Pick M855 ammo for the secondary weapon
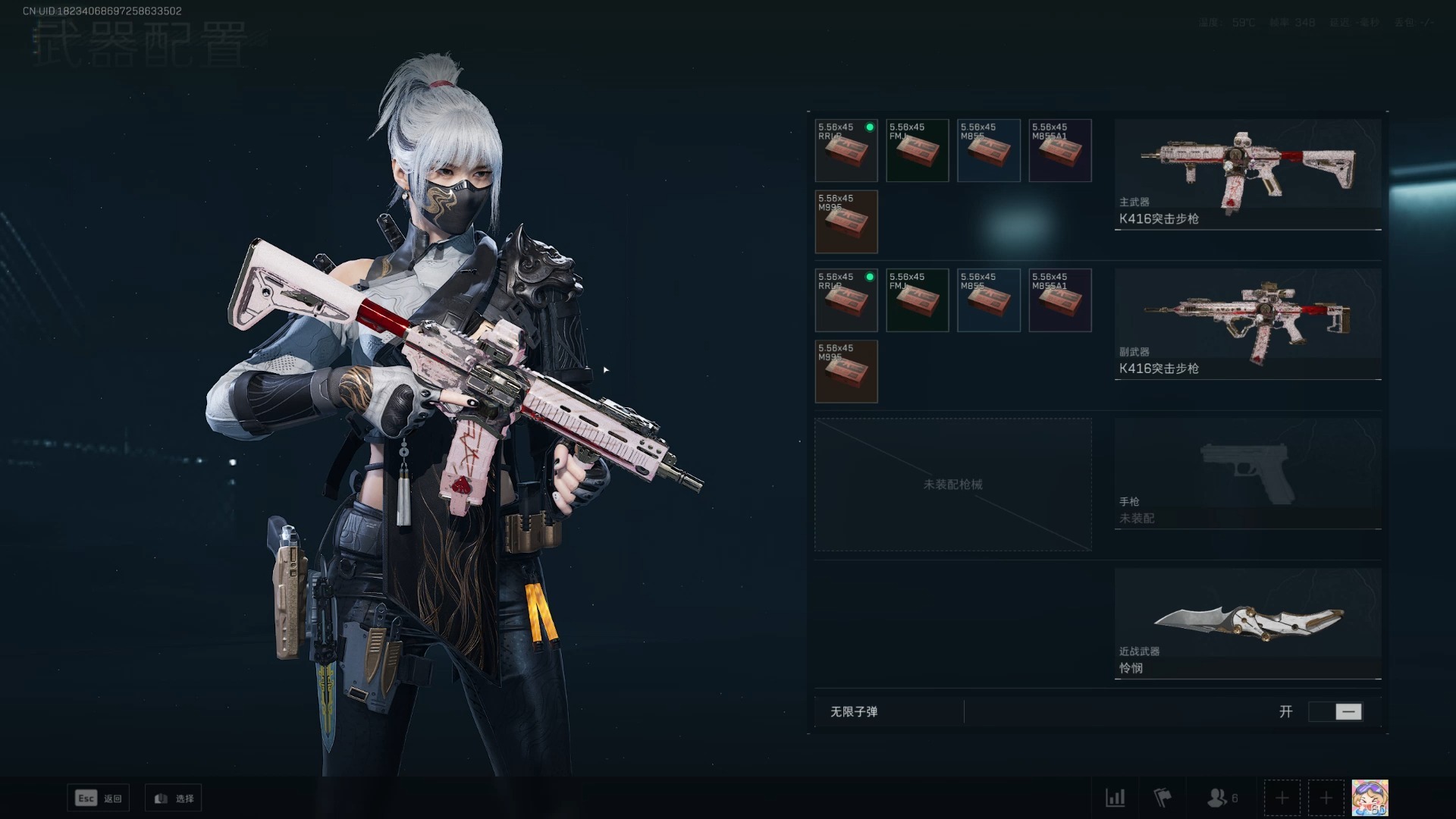The image size is (1456, 819). (x=989, y=300)
